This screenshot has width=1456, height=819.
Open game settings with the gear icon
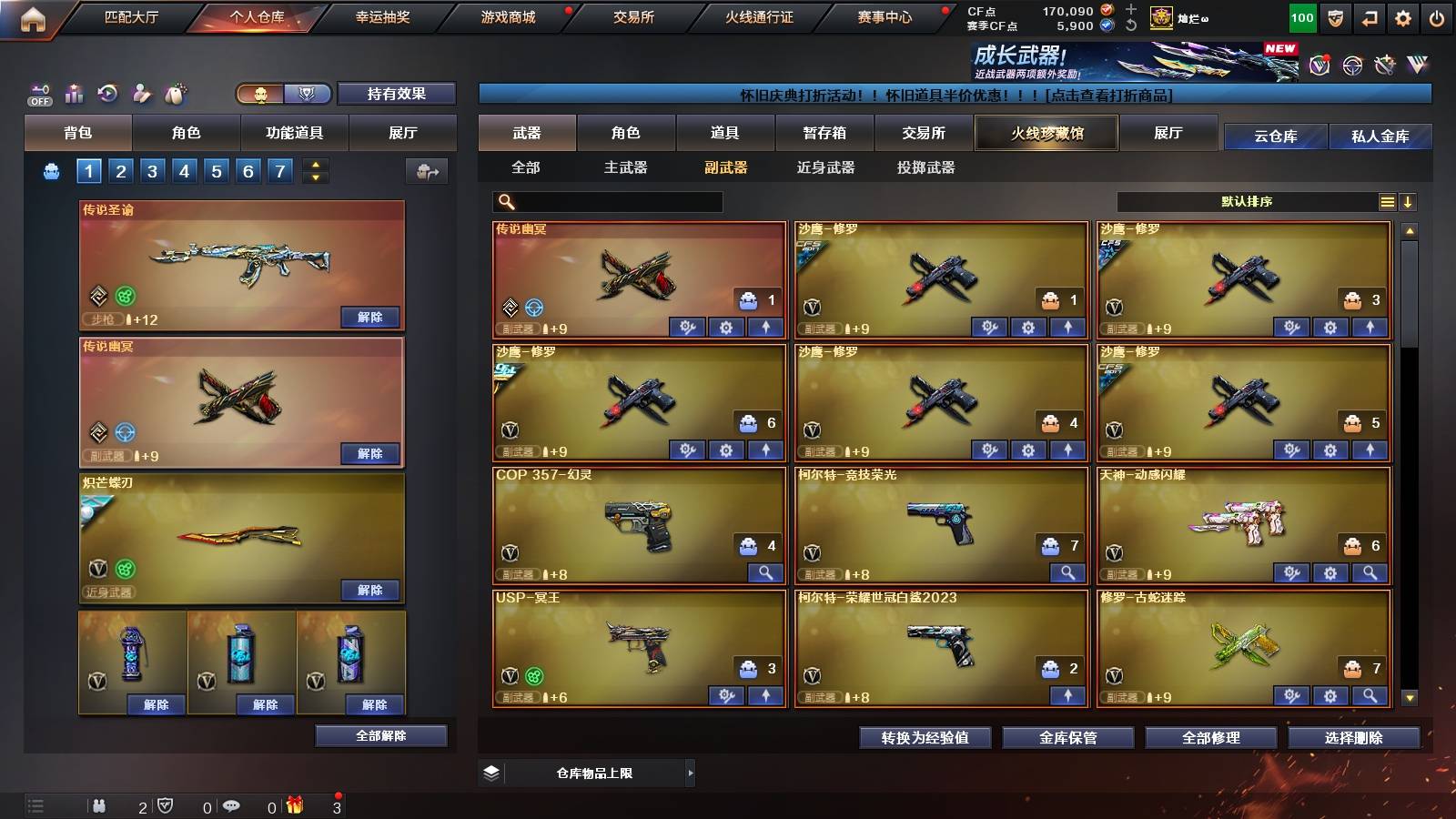[x=1402, y=16]
